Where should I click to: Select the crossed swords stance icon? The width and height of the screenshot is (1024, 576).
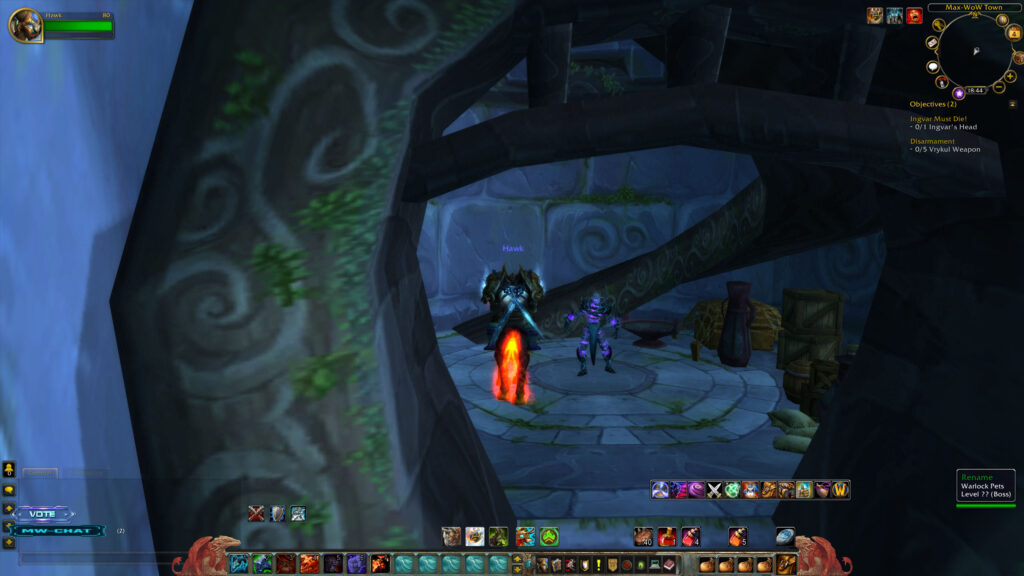pyautogui.click(x=715, y=490)
